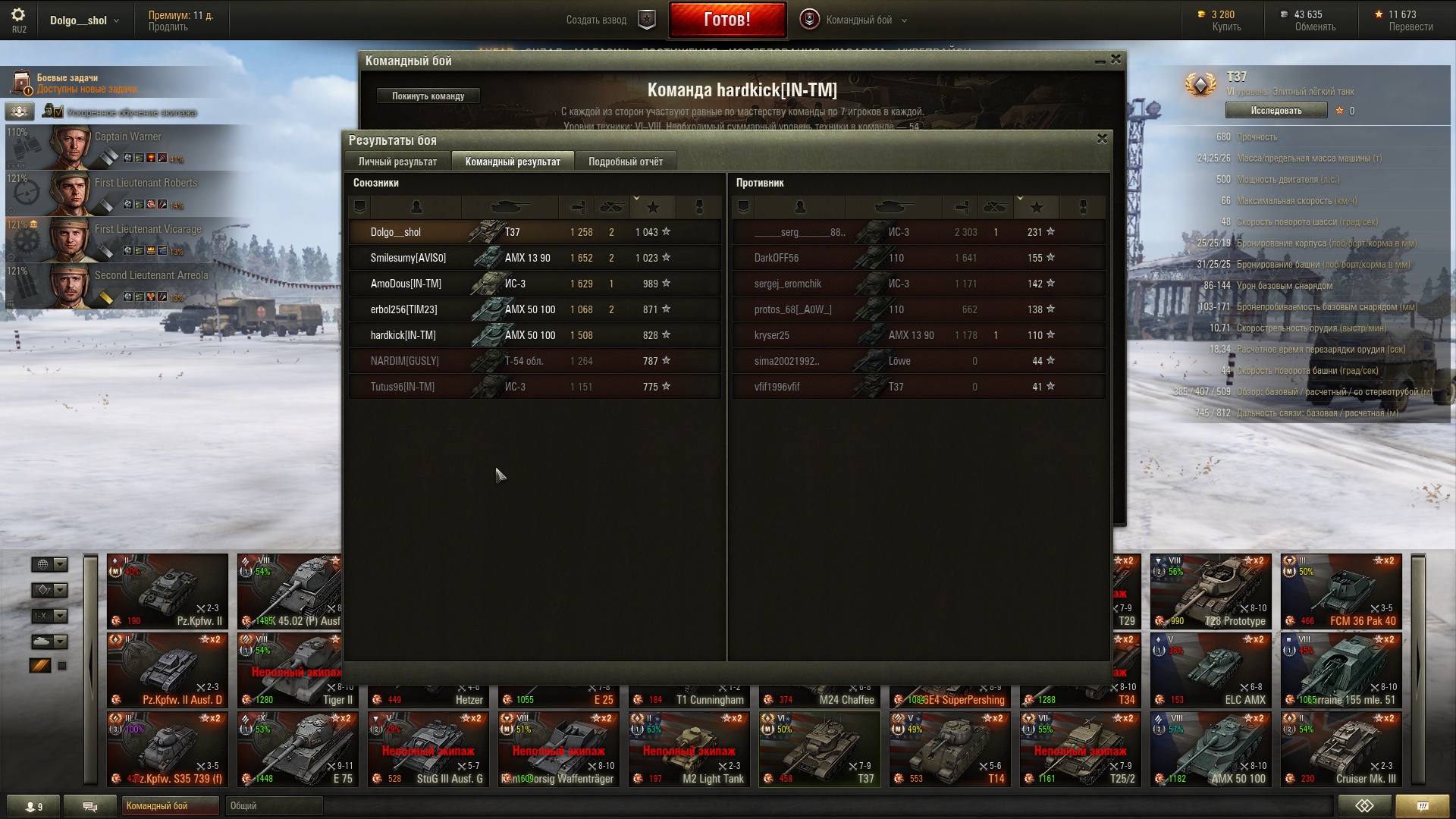Screen dimensions: 1456x819
Task: Click the Исследовать research button
Action: (1276, 111)
